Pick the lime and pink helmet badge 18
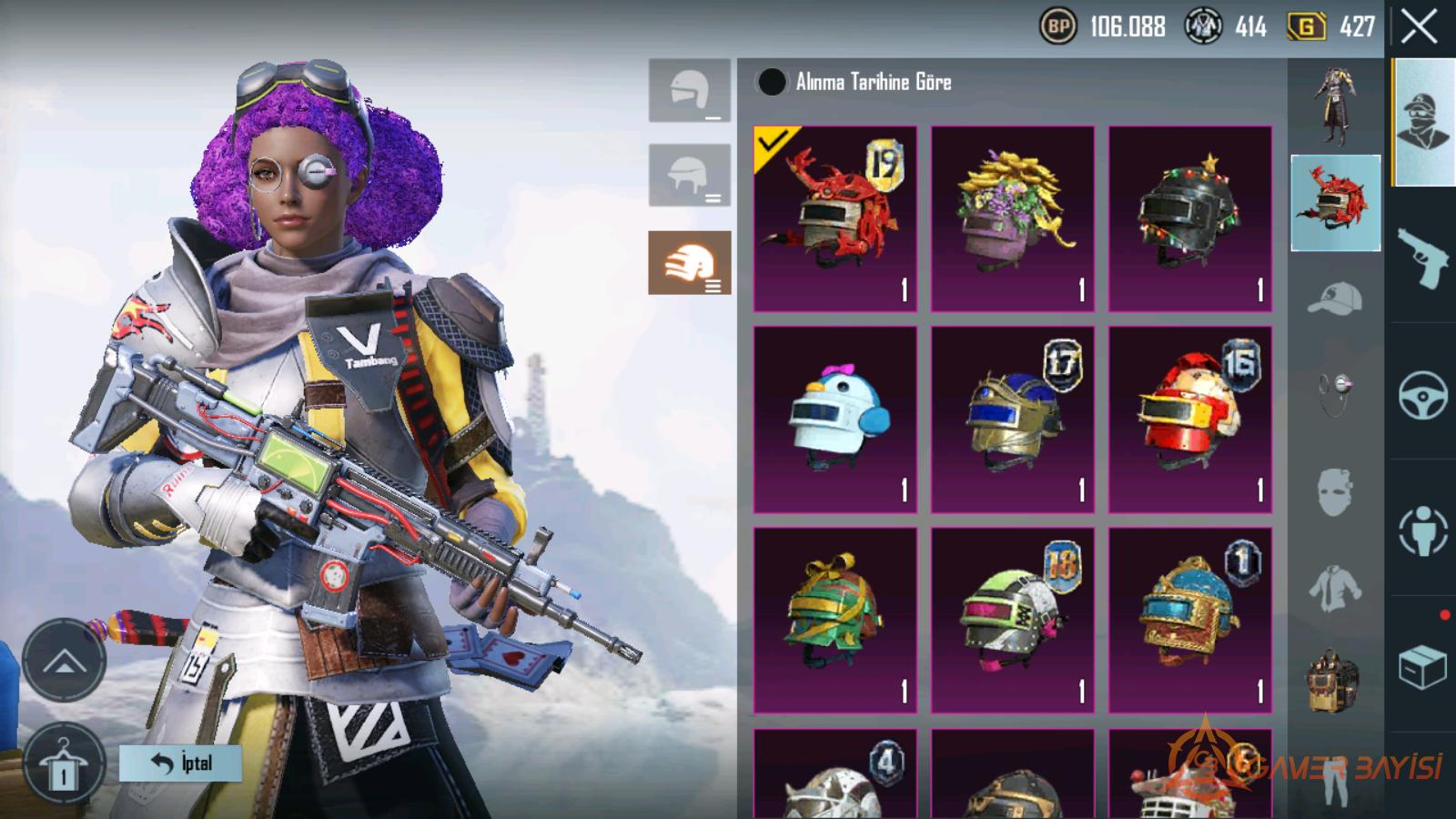1456x819 pixels. [x=1012, y=620]
